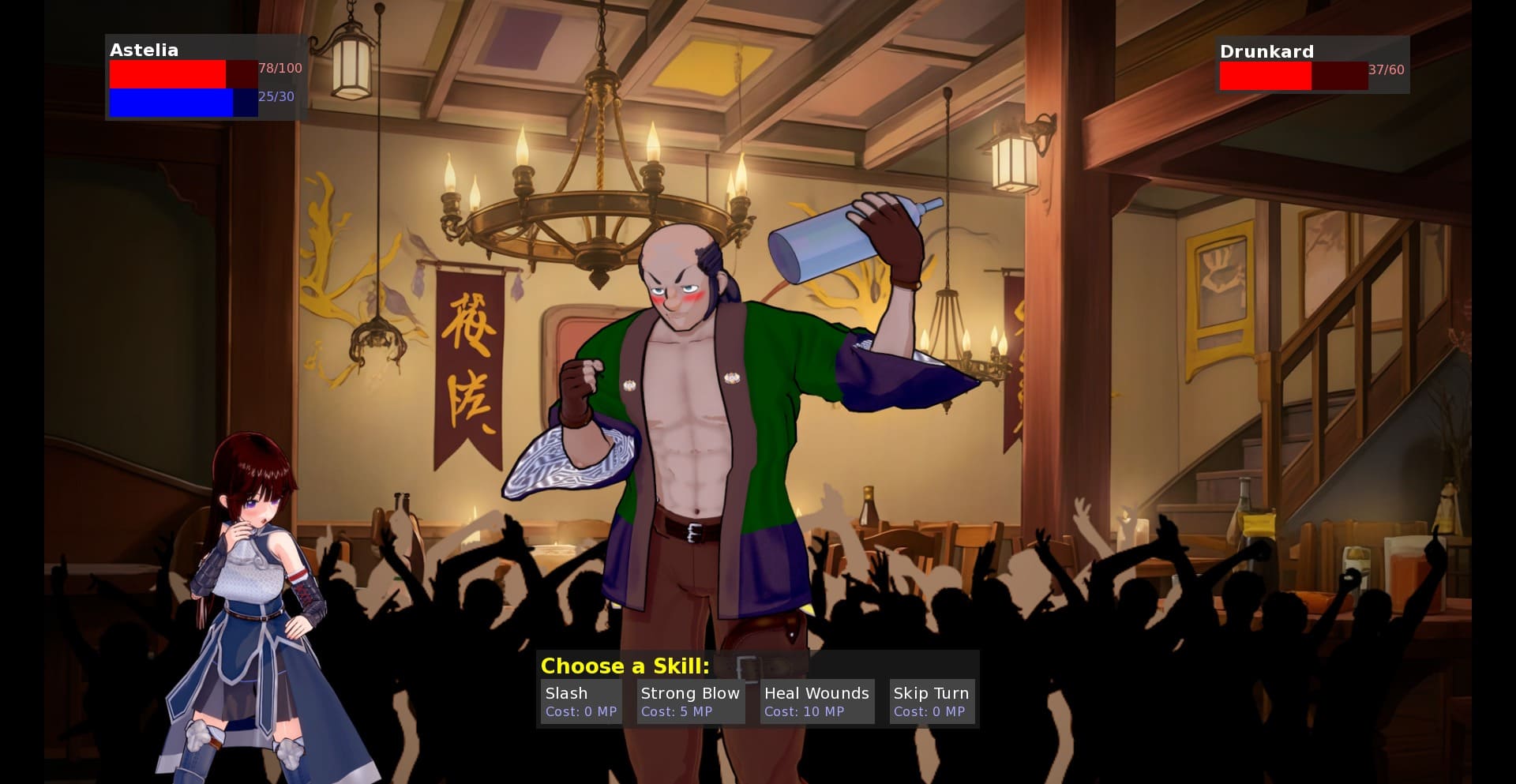Choose Strong Blow for 5 MP
The image size is (1516, 784).
pos(690,701)
